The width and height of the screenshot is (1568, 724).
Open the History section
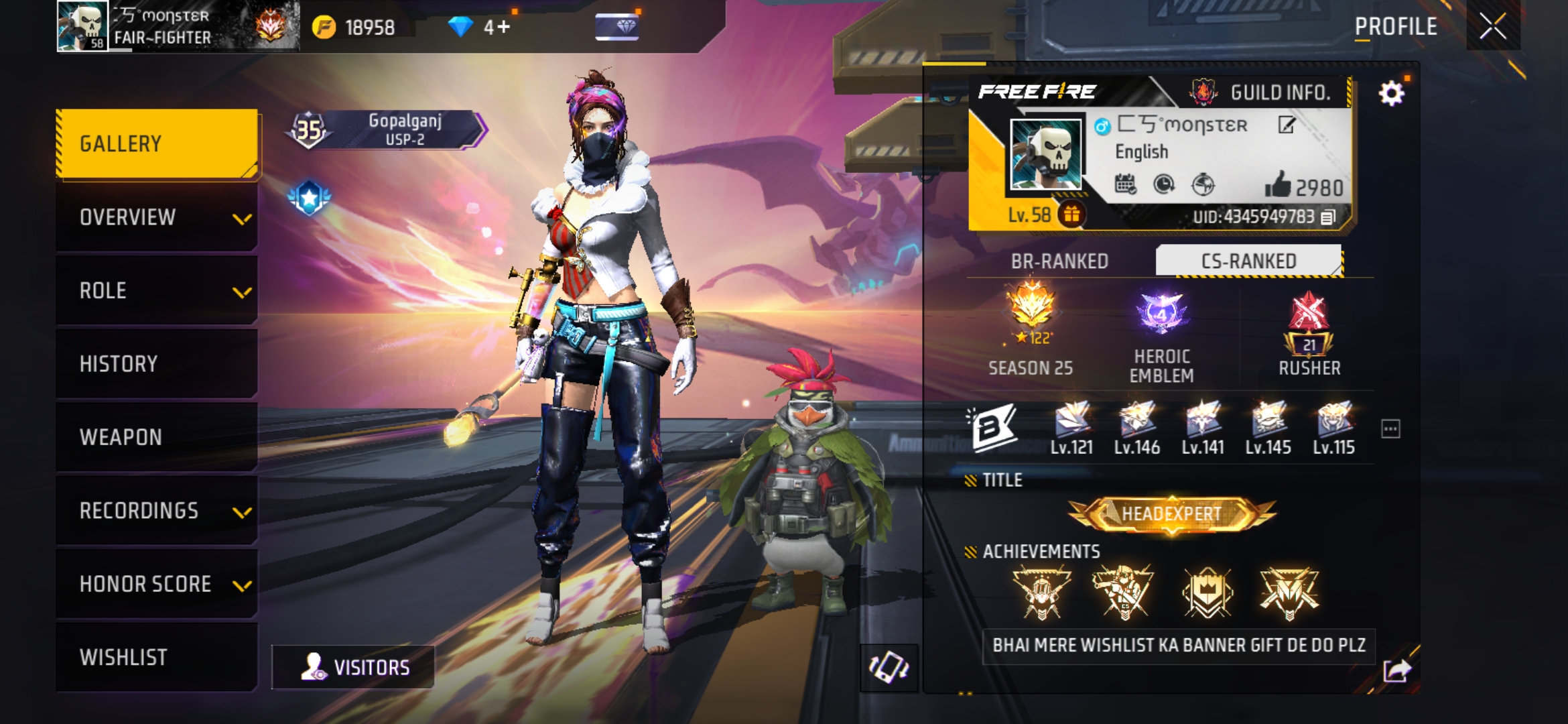(157, 364)
